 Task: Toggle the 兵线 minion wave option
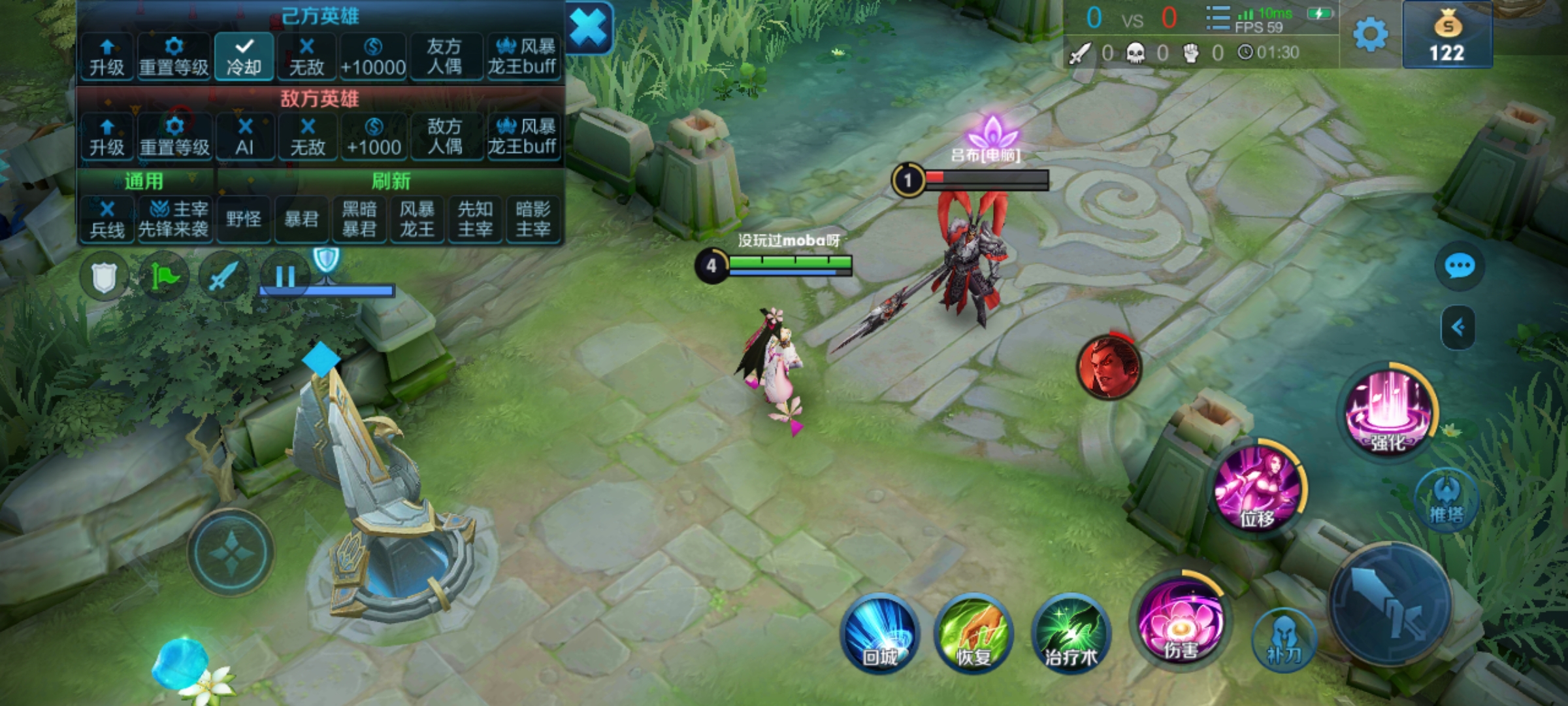(x=107, y=219)
